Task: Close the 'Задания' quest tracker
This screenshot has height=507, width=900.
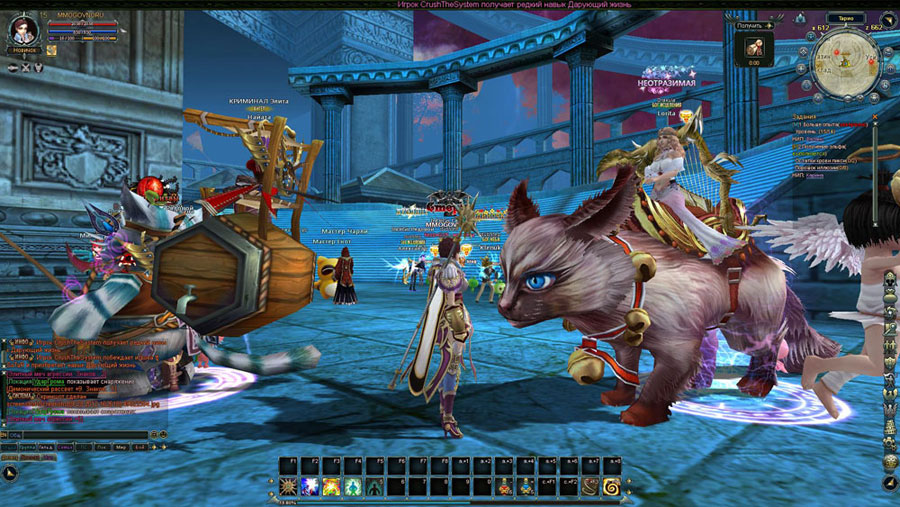Action: (875, 116)
